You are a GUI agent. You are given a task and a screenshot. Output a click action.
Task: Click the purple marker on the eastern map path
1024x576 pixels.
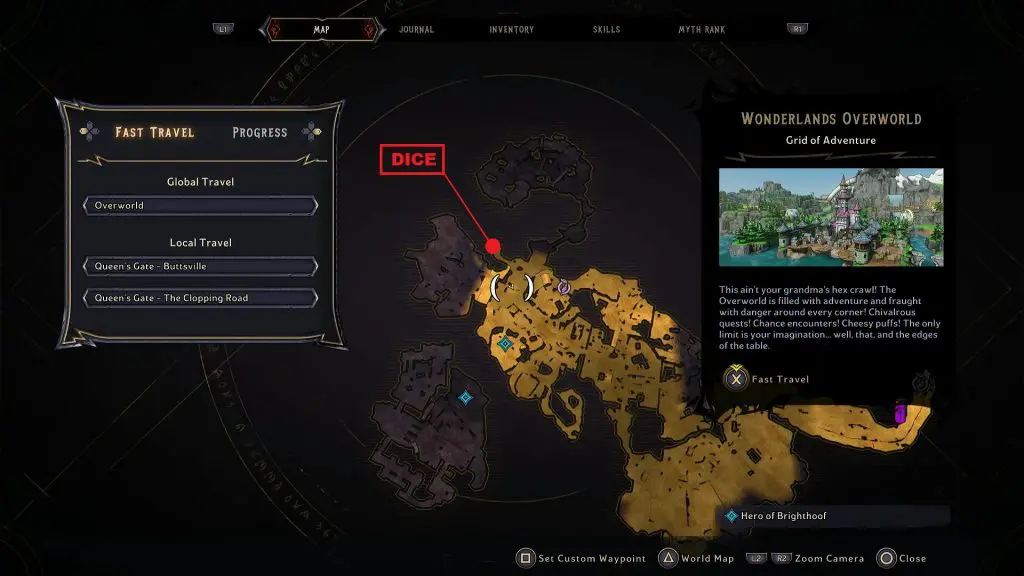(901, 412)
